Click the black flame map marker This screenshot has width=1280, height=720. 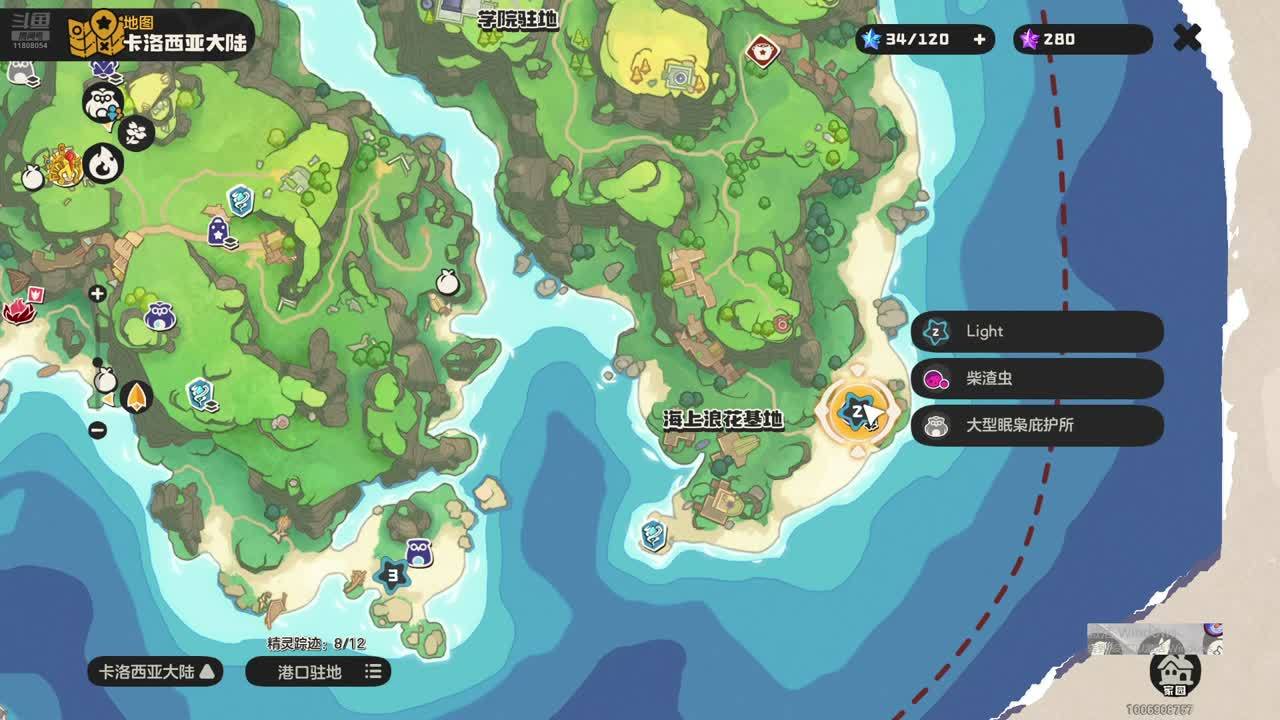tap(103, 162)
